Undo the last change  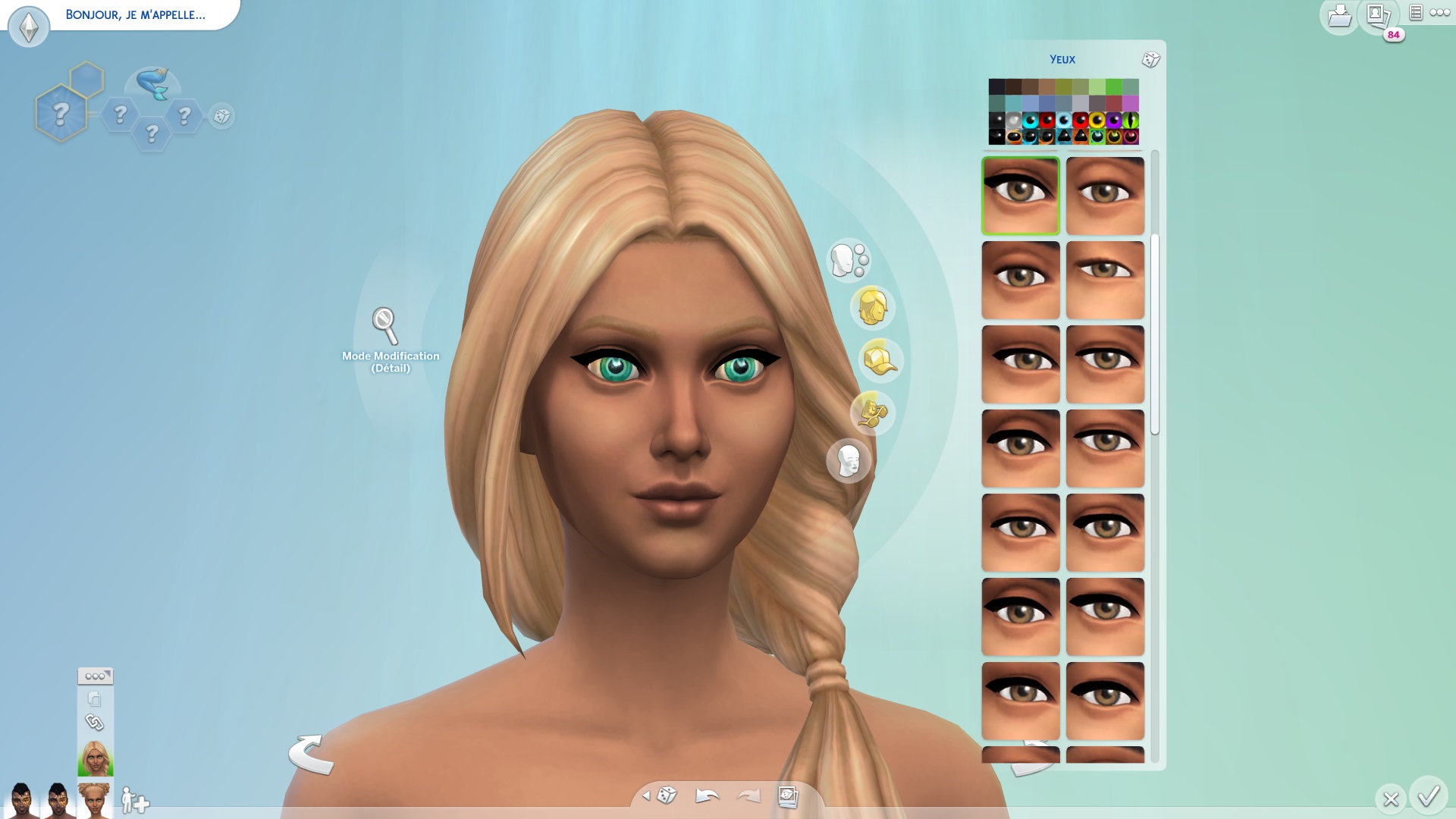707,795
